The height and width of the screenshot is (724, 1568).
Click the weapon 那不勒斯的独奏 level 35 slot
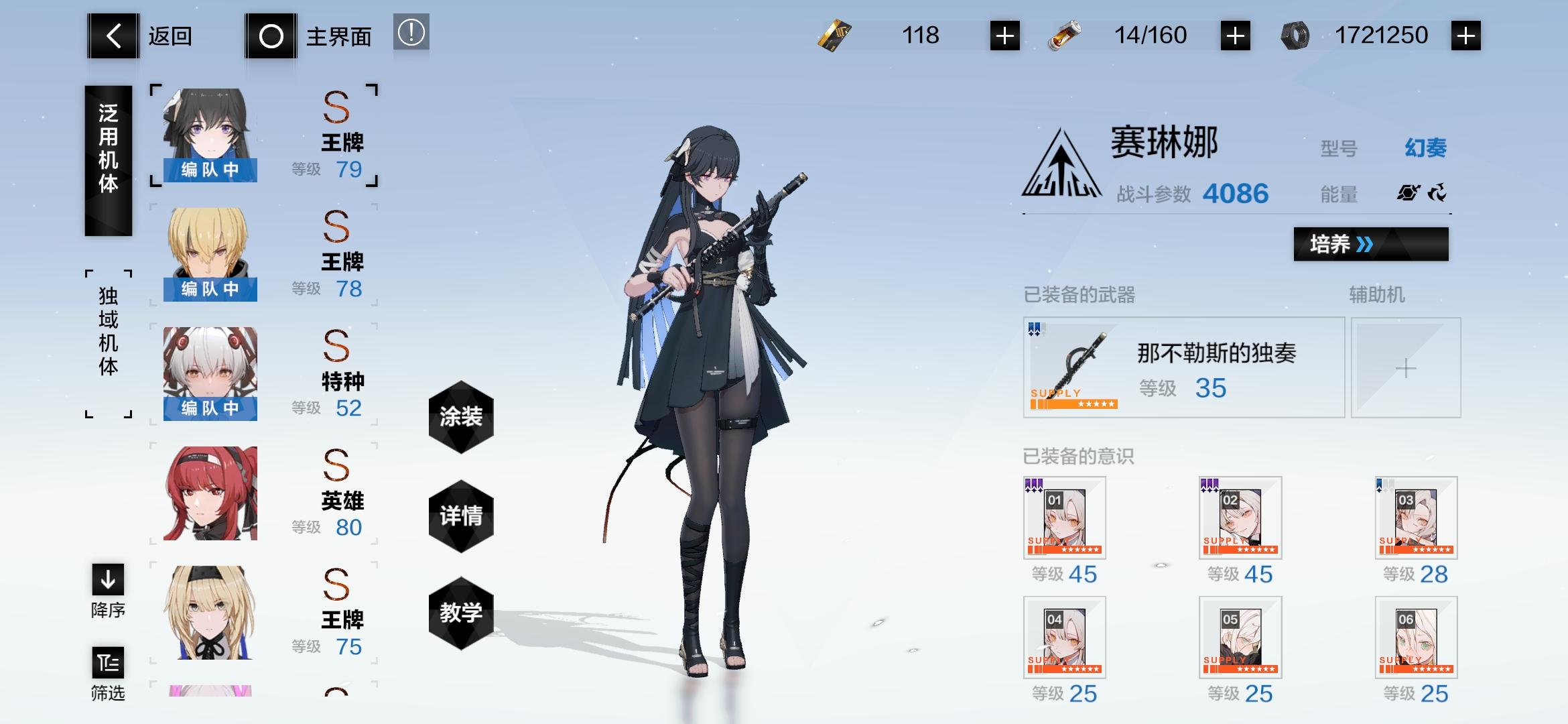[1183, 367]
